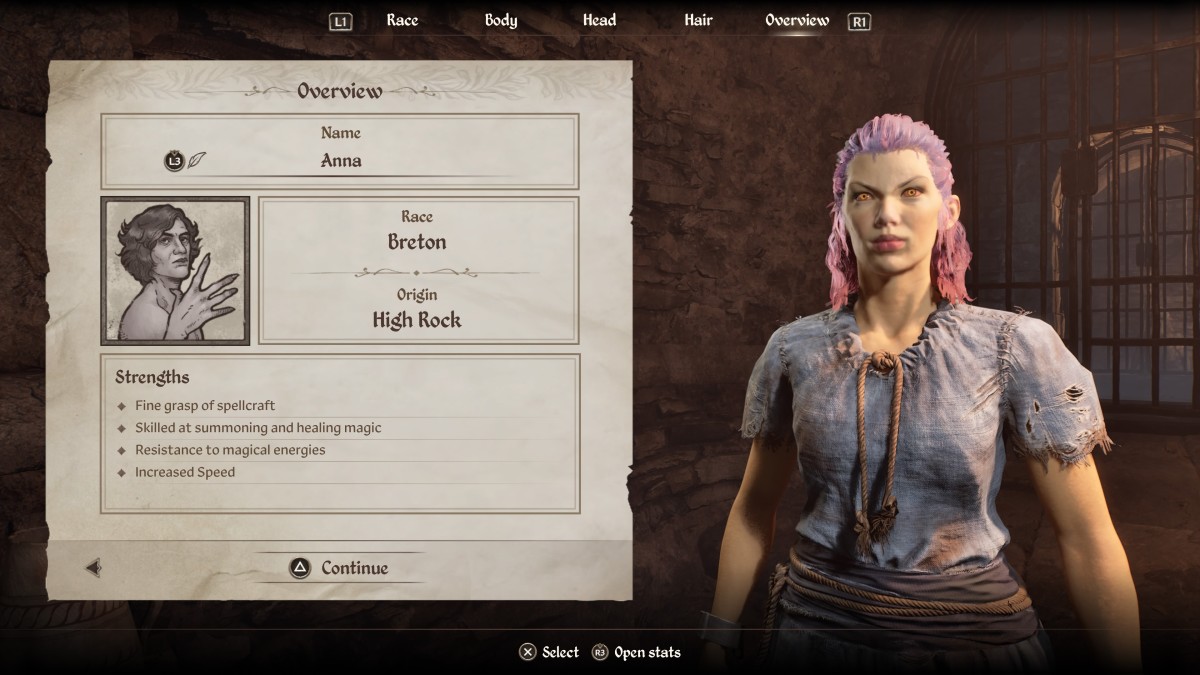Show the Overview tab
This screenshot has width=1200, height=675.
pyautogui.click(x=797, y=20)
